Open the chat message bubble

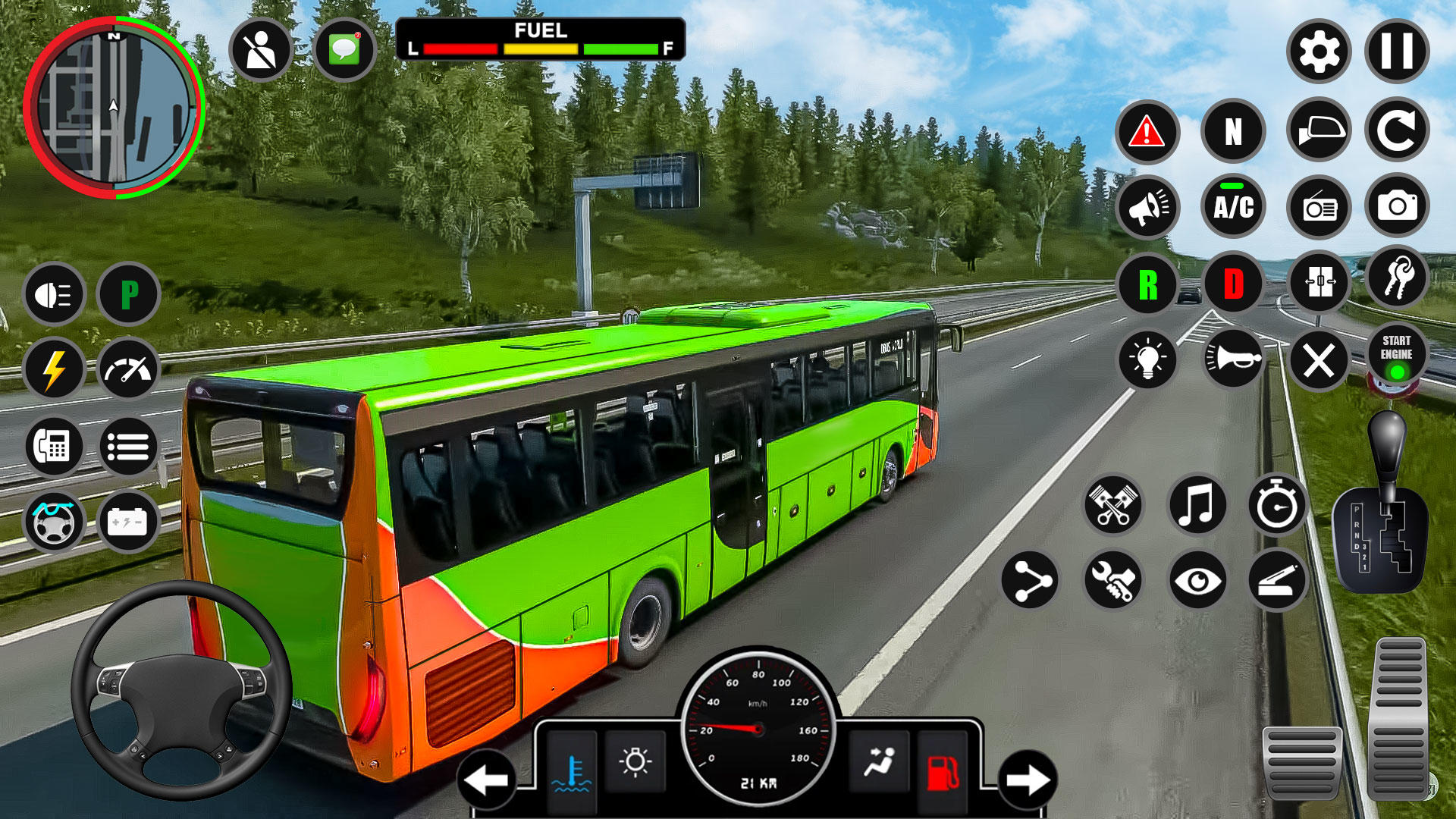click(x=344, y=47)
